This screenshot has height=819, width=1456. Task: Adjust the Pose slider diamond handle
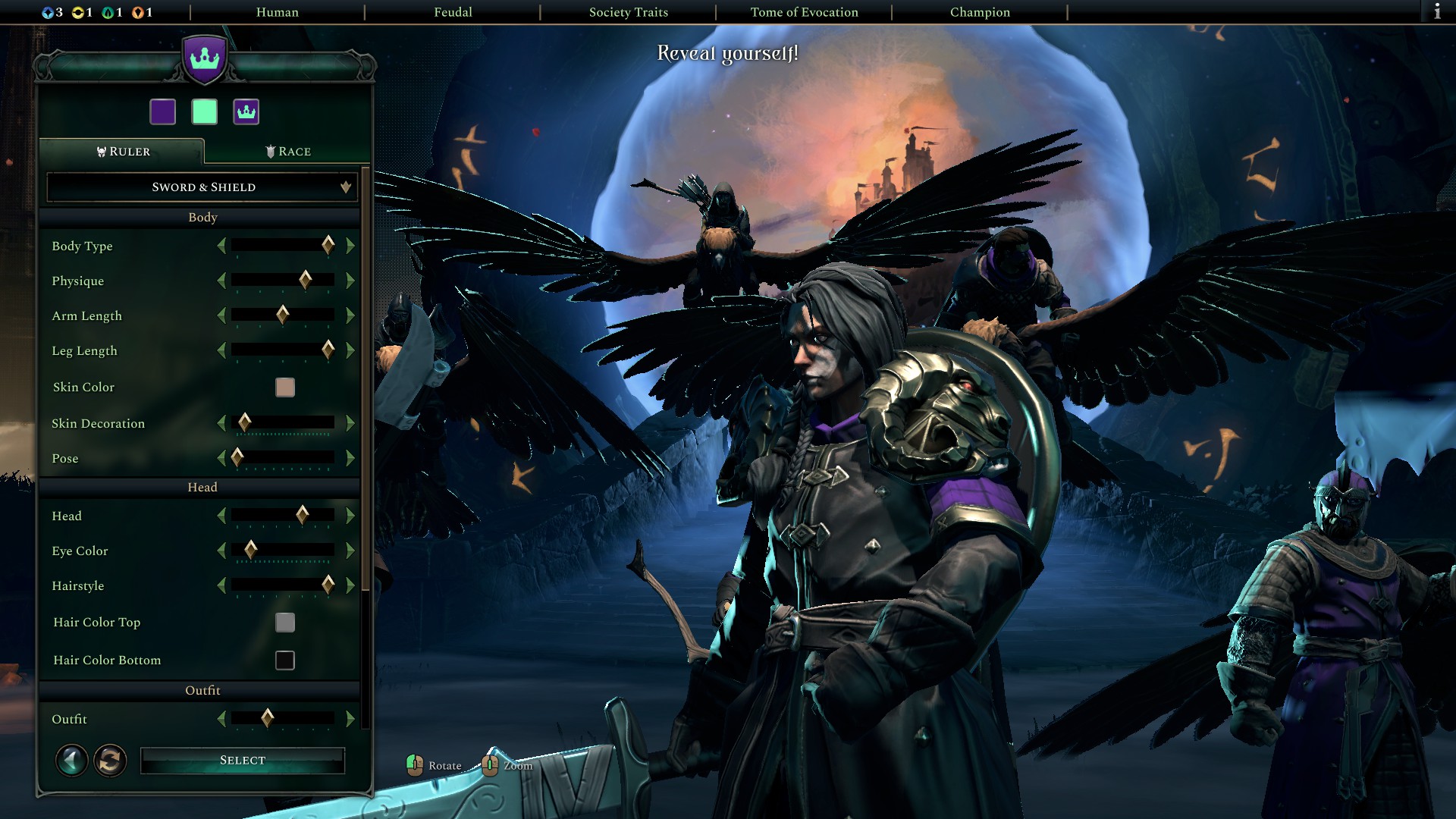[x=237, y=458]
